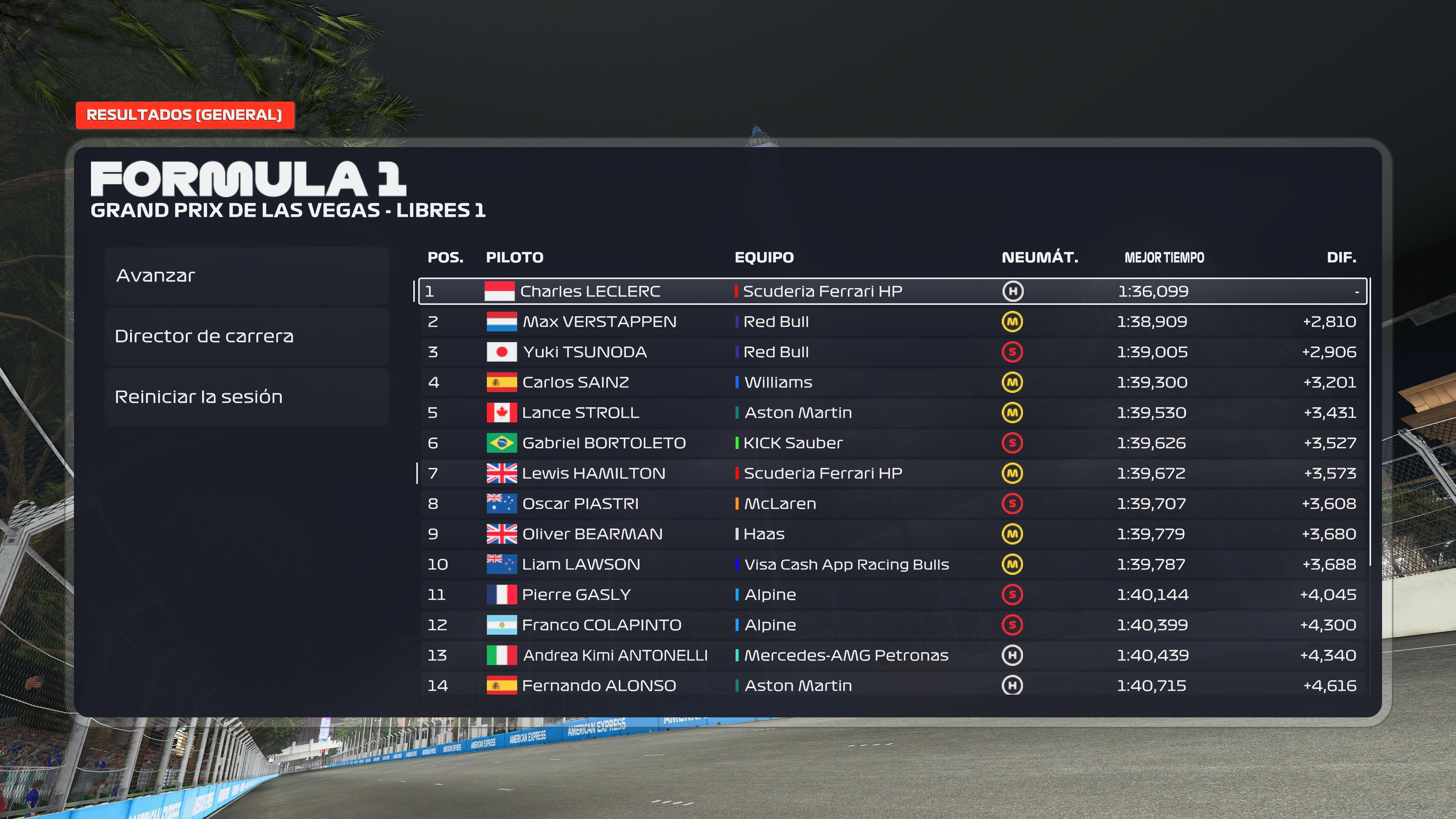The height and width of the screenshot is (819, 1456).
Task: Choose the Pierre Gasly row
Action: pyautogui.click(x=892, y=595)
